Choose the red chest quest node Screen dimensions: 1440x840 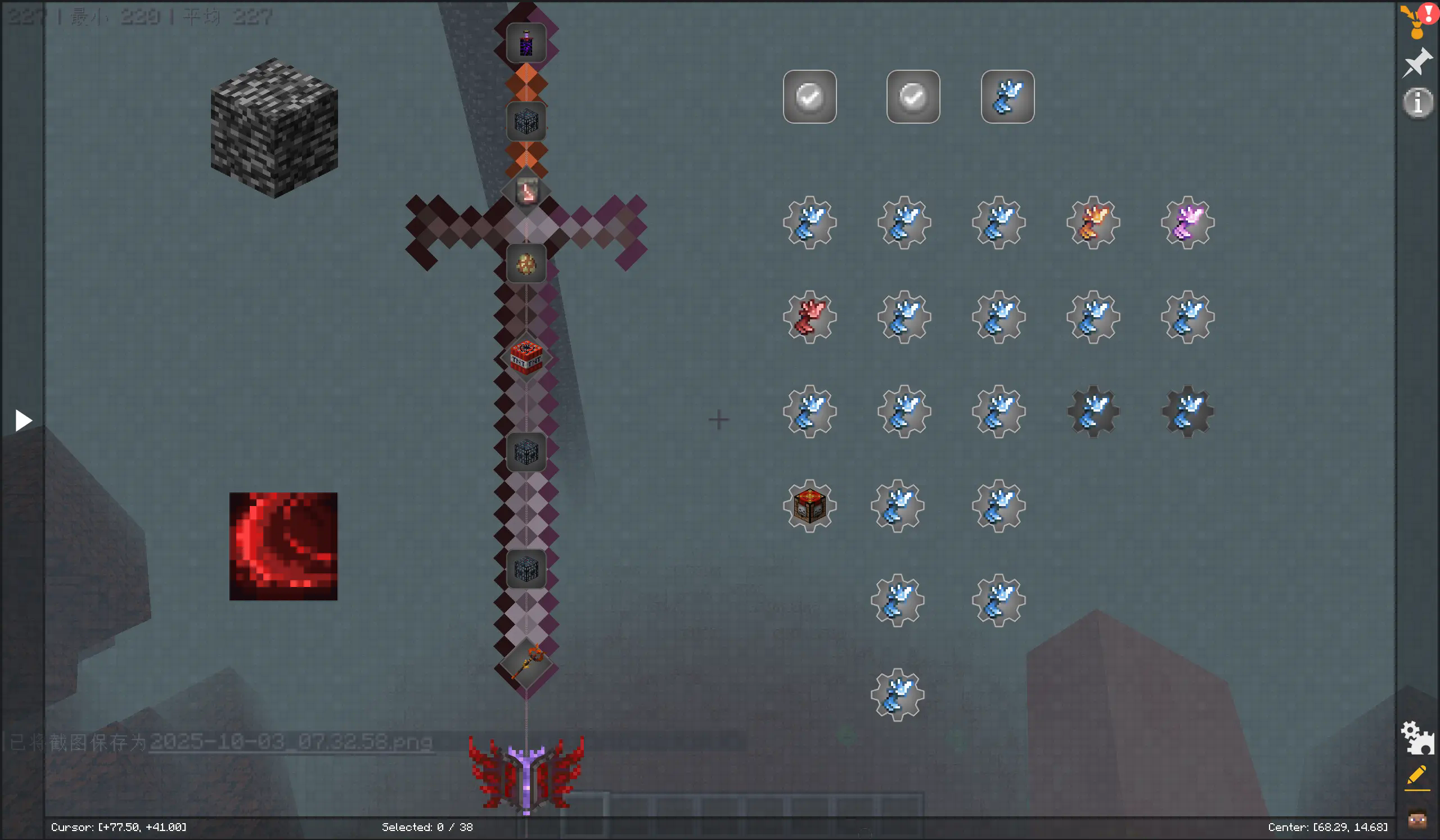pyautogui.click(x=809, y=506)
